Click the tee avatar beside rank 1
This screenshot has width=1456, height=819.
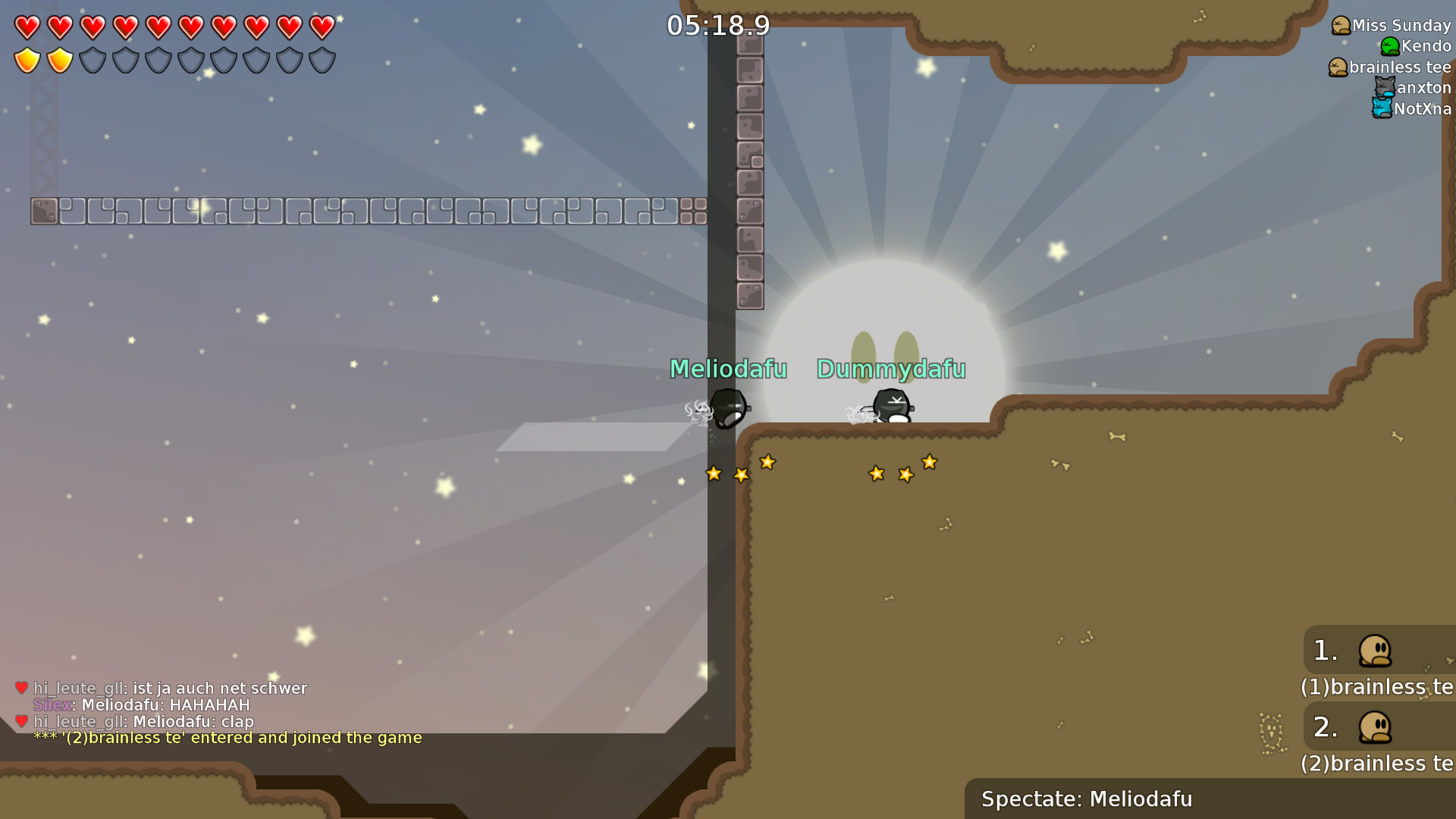pyautogui.click(x=1376, y=650)
